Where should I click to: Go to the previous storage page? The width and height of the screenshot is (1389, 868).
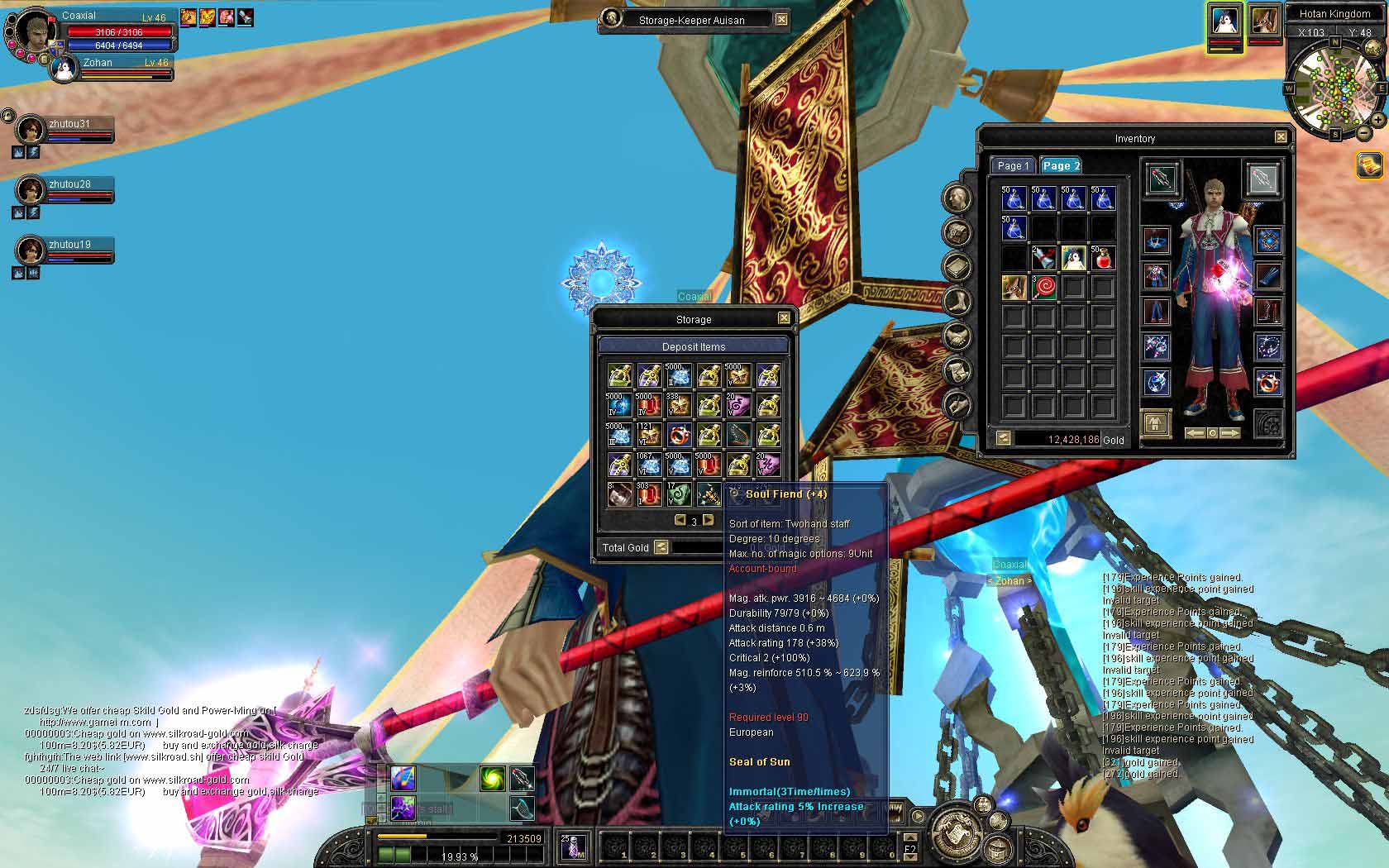[680, 520]
